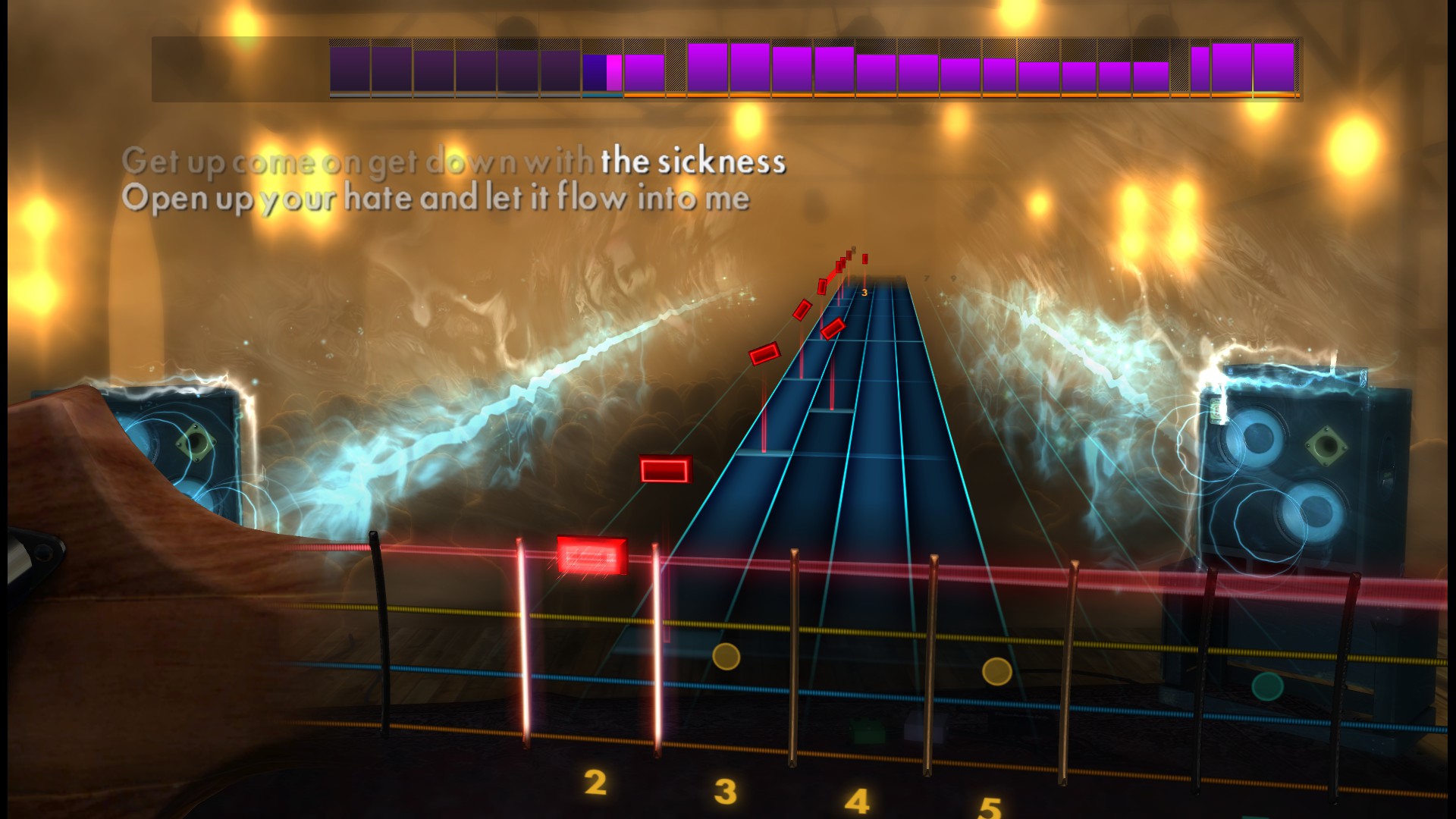
Task: Click the tilted red single note near fret 3
Action: (x=832, y=328)
